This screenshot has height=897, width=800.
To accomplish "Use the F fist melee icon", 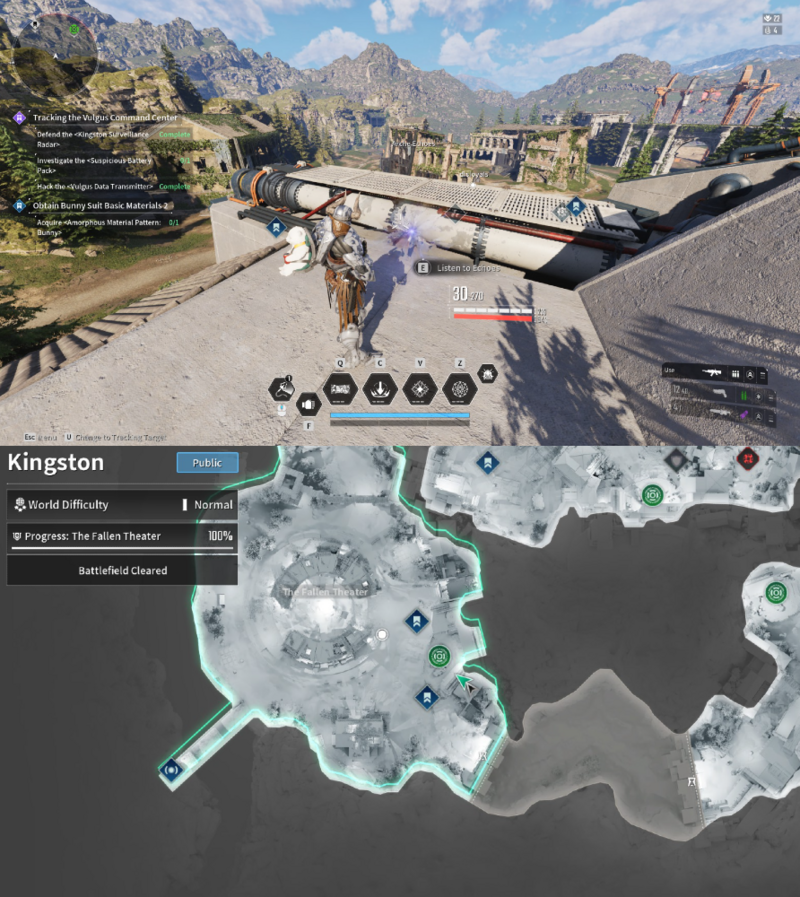I will tap(307, 404).
